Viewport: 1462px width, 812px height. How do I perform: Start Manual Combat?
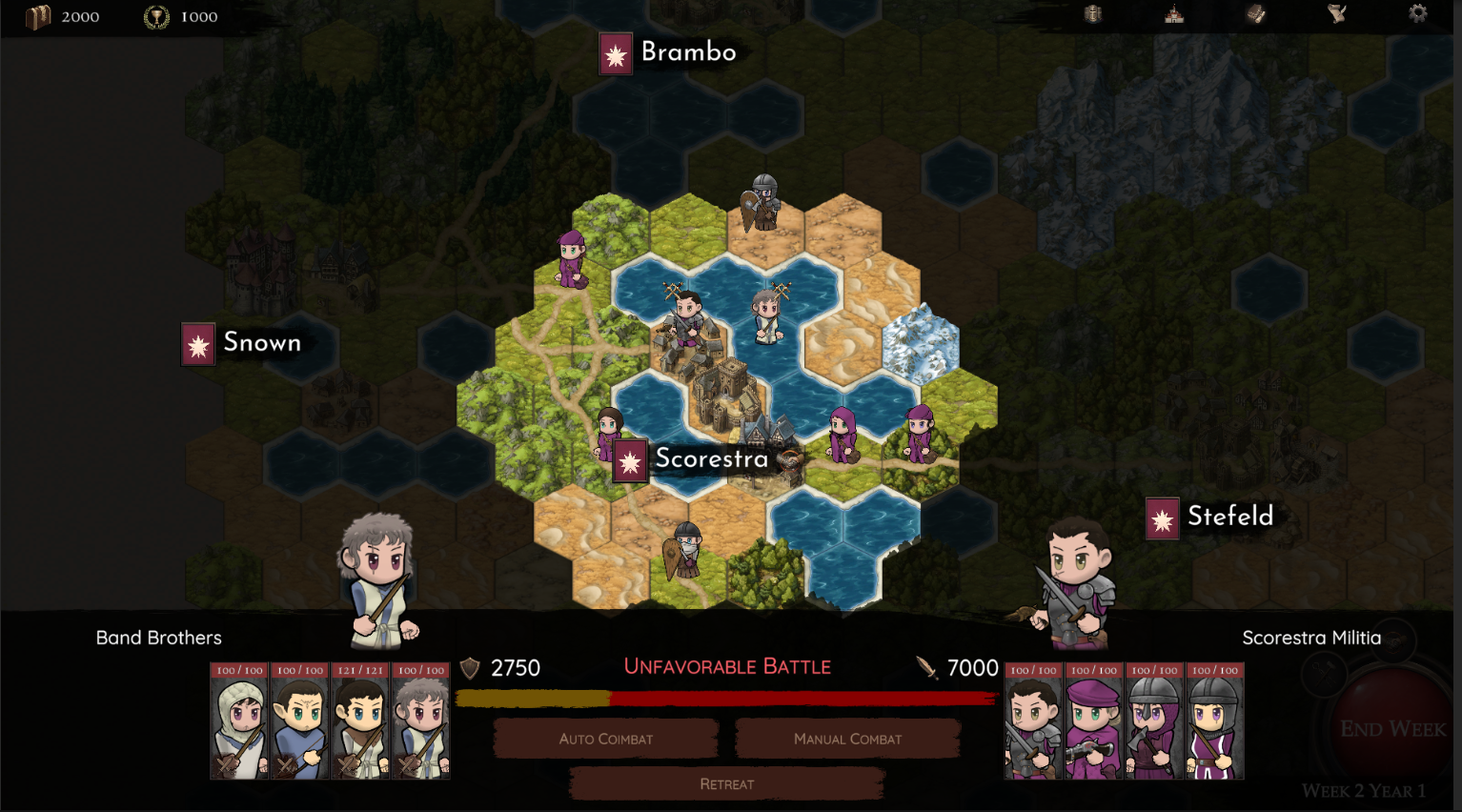click(847, 739)
